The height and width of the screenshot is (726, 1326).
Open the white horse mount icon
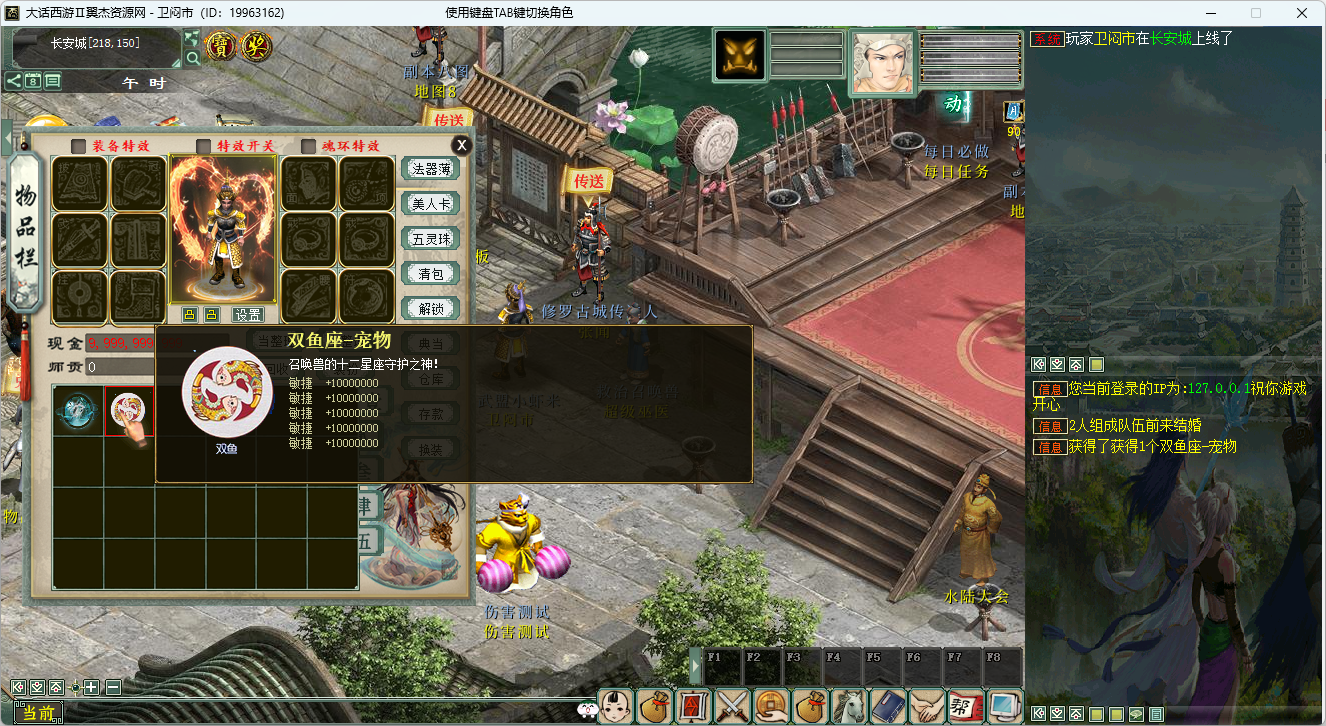tap(849, 706)
